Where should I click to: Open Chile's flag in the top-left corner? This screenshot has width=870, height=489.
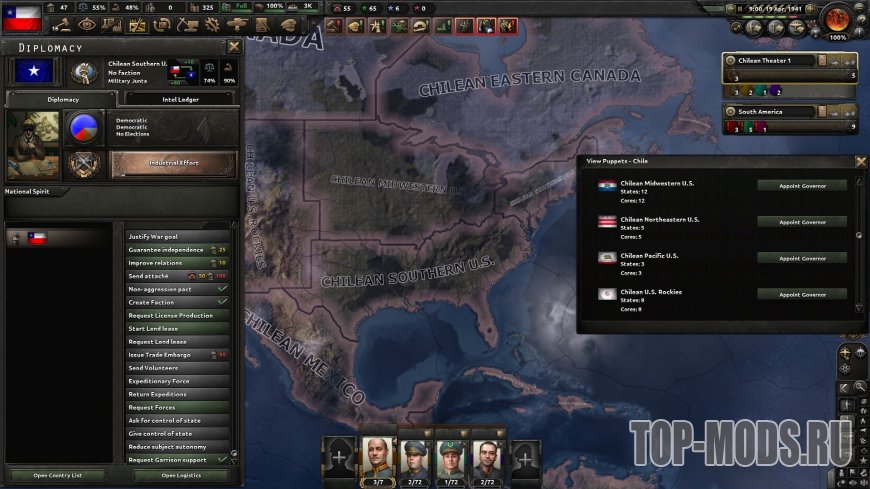coord(21,17)
